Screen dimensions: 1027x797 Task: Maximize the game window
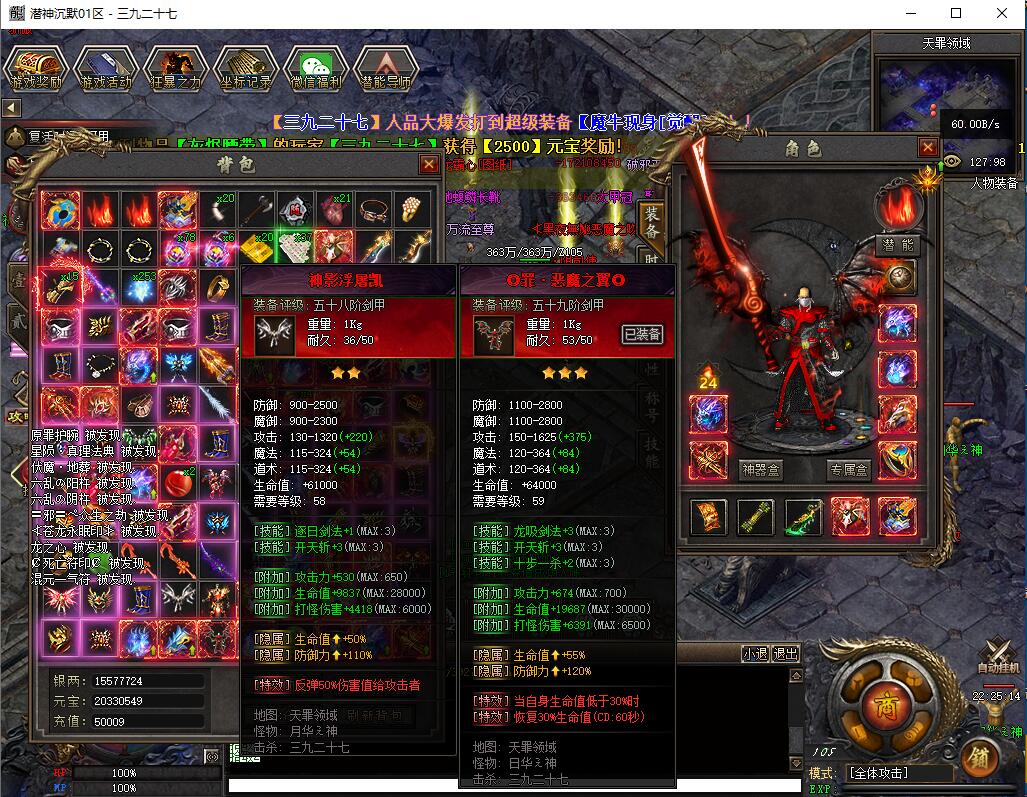point(955,13)
